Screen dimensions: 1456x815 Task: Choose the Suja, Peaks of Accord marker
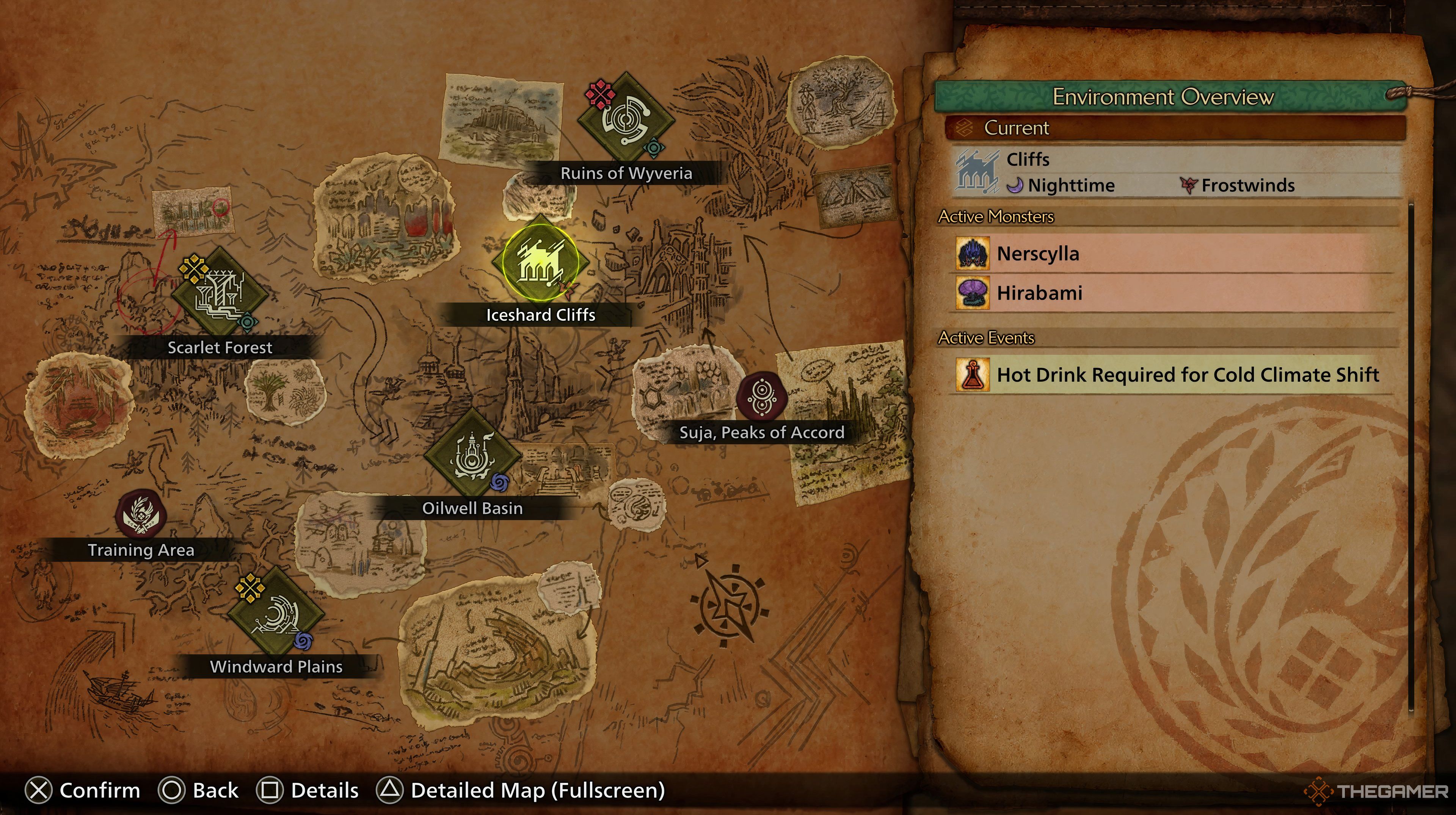761,397
